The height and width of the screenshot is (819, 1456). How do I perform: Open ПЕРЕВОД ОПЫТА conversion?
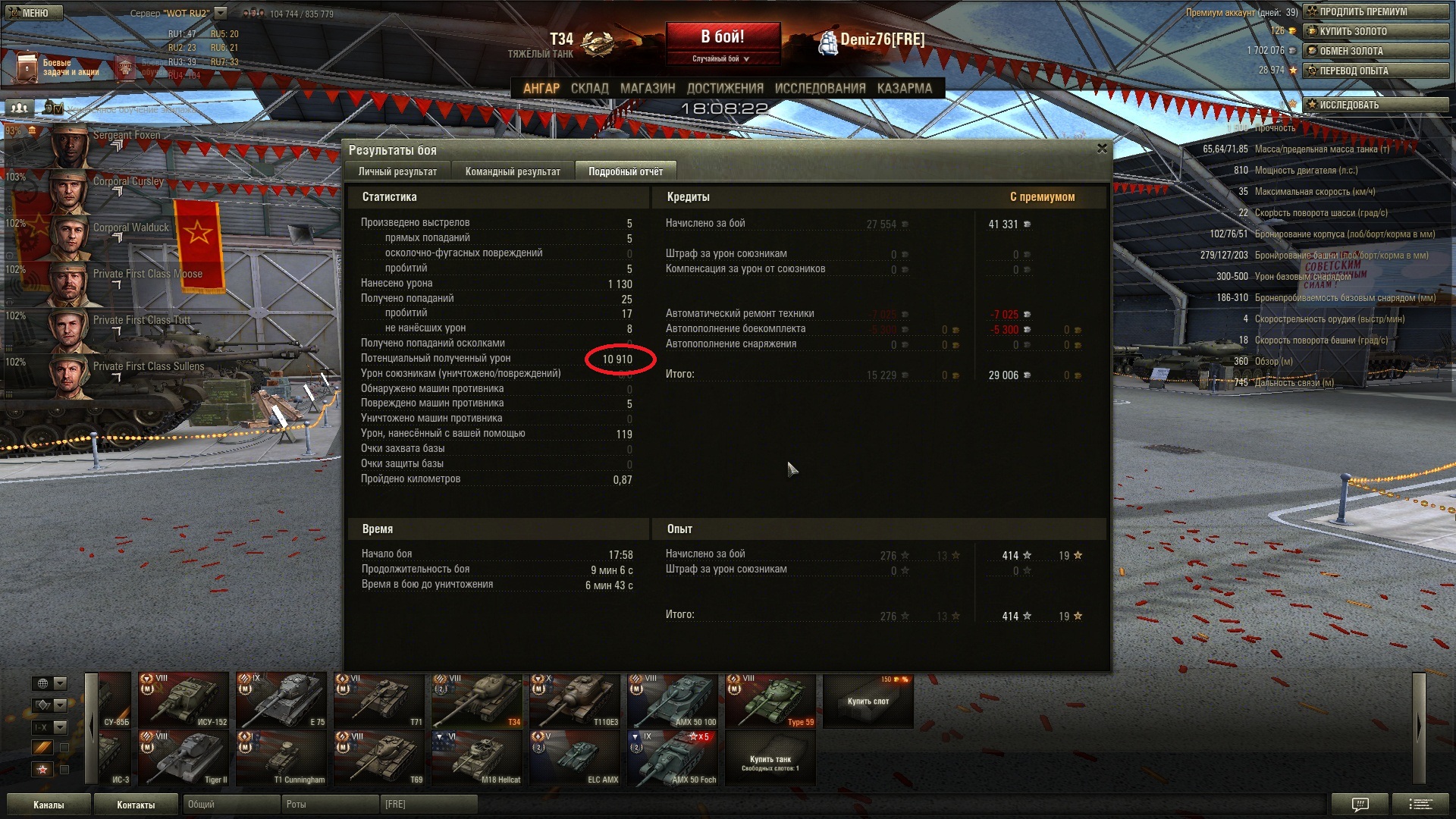point(1375,71)
